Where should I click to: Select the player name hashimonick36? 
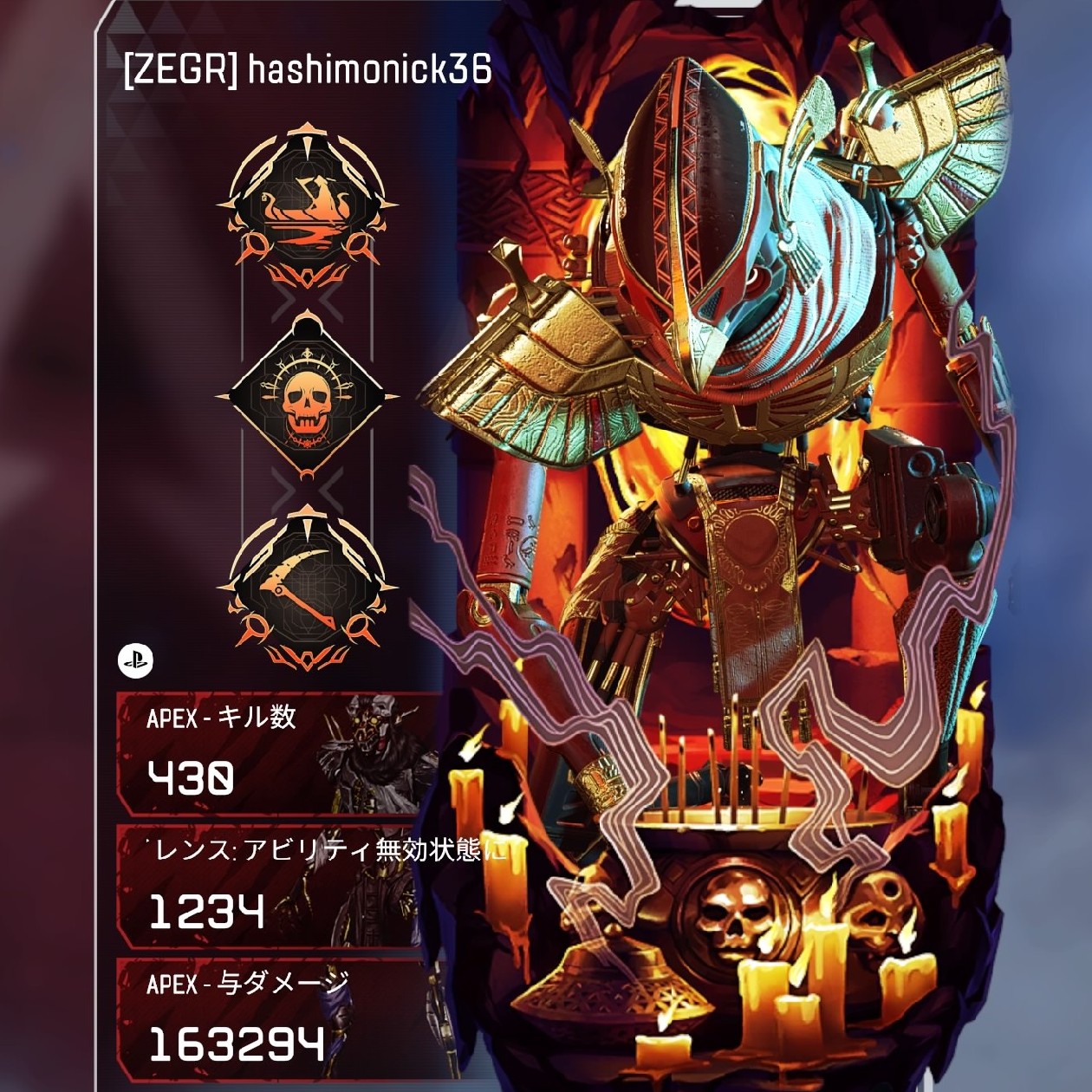[x=370, y=69]
